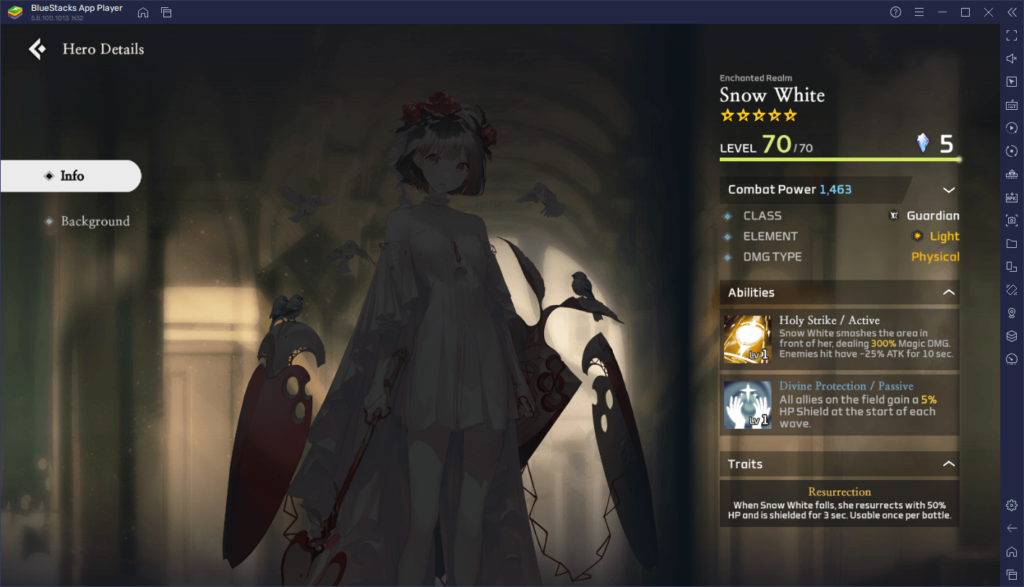
Task: Close the BlueStacks window
Action: click(988, 12)
